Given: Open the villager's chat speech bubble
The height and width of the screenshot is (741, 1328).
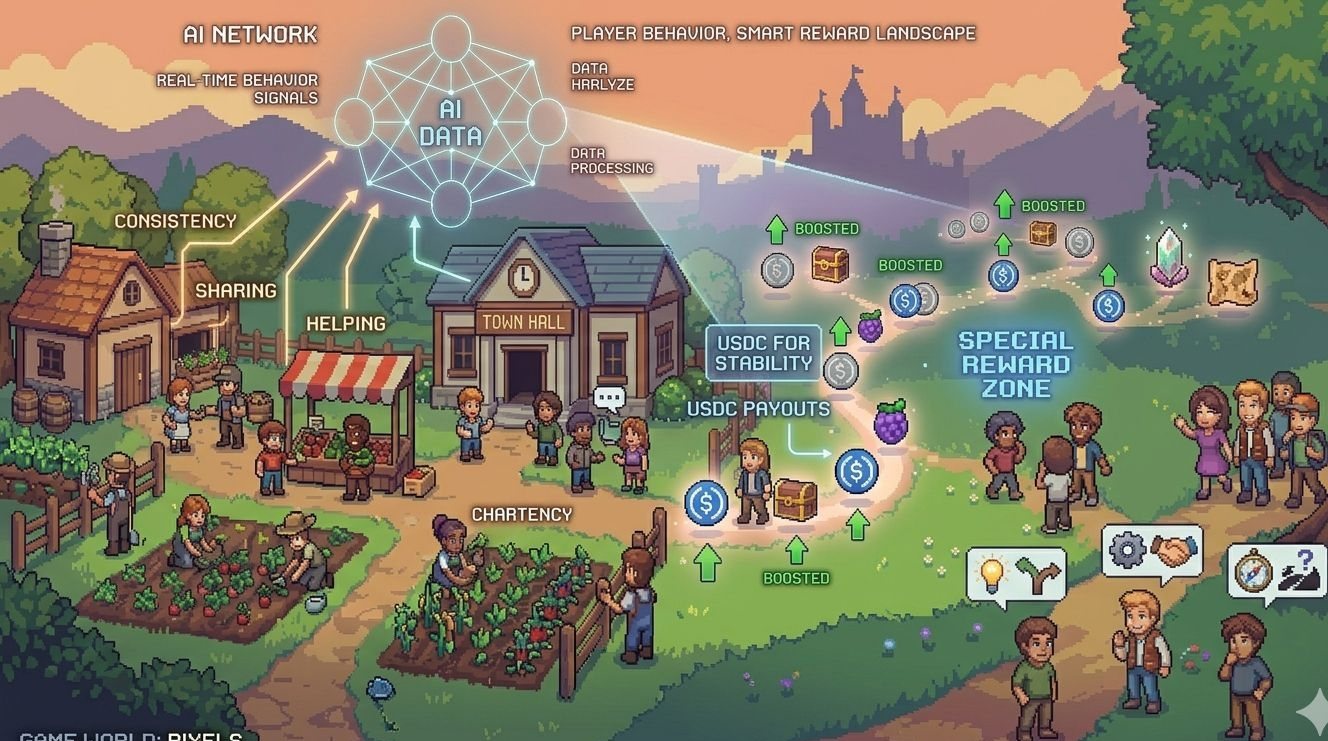Looking at the screenshot, I should click(609, 398).
